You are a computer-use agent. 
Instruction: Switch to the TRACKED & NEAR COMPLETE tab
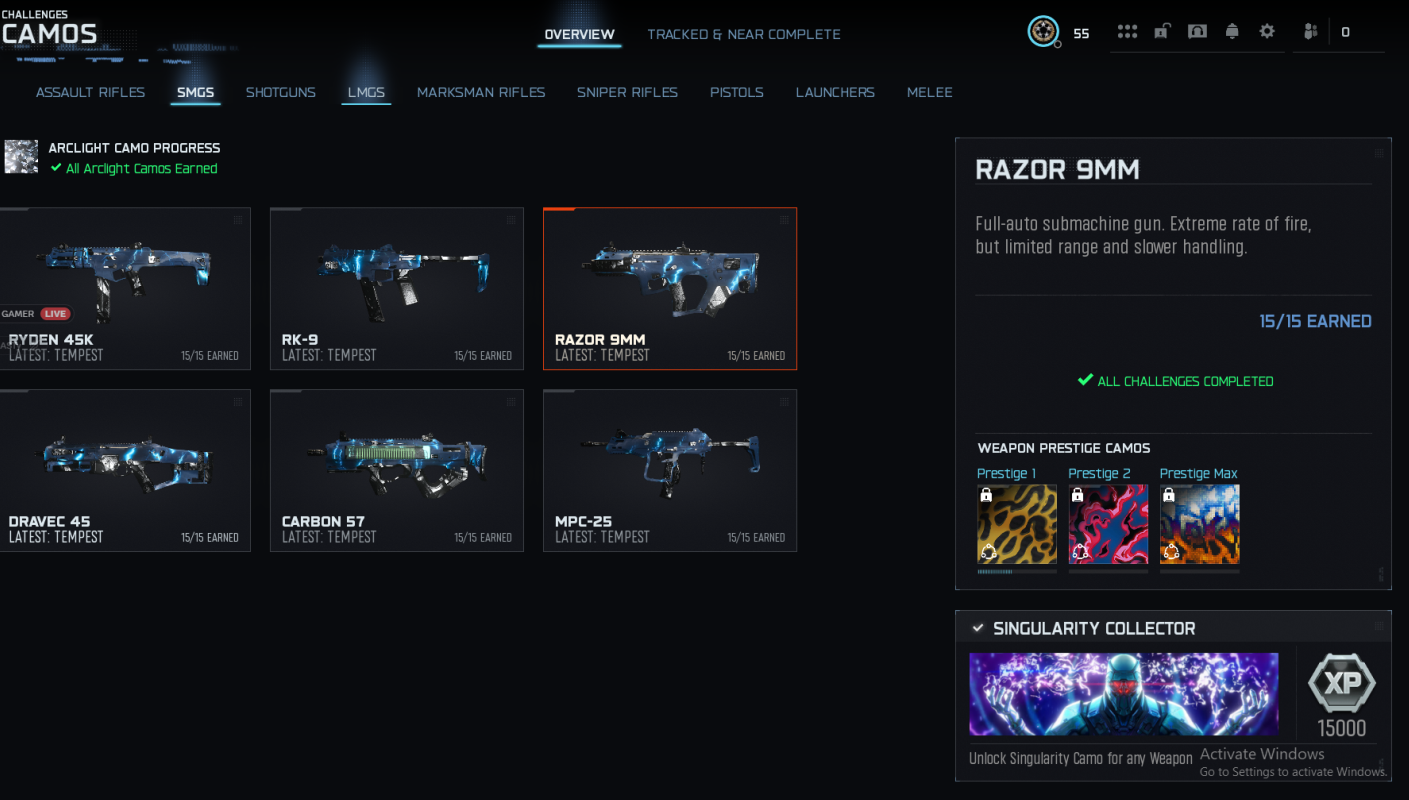[744, 33]
